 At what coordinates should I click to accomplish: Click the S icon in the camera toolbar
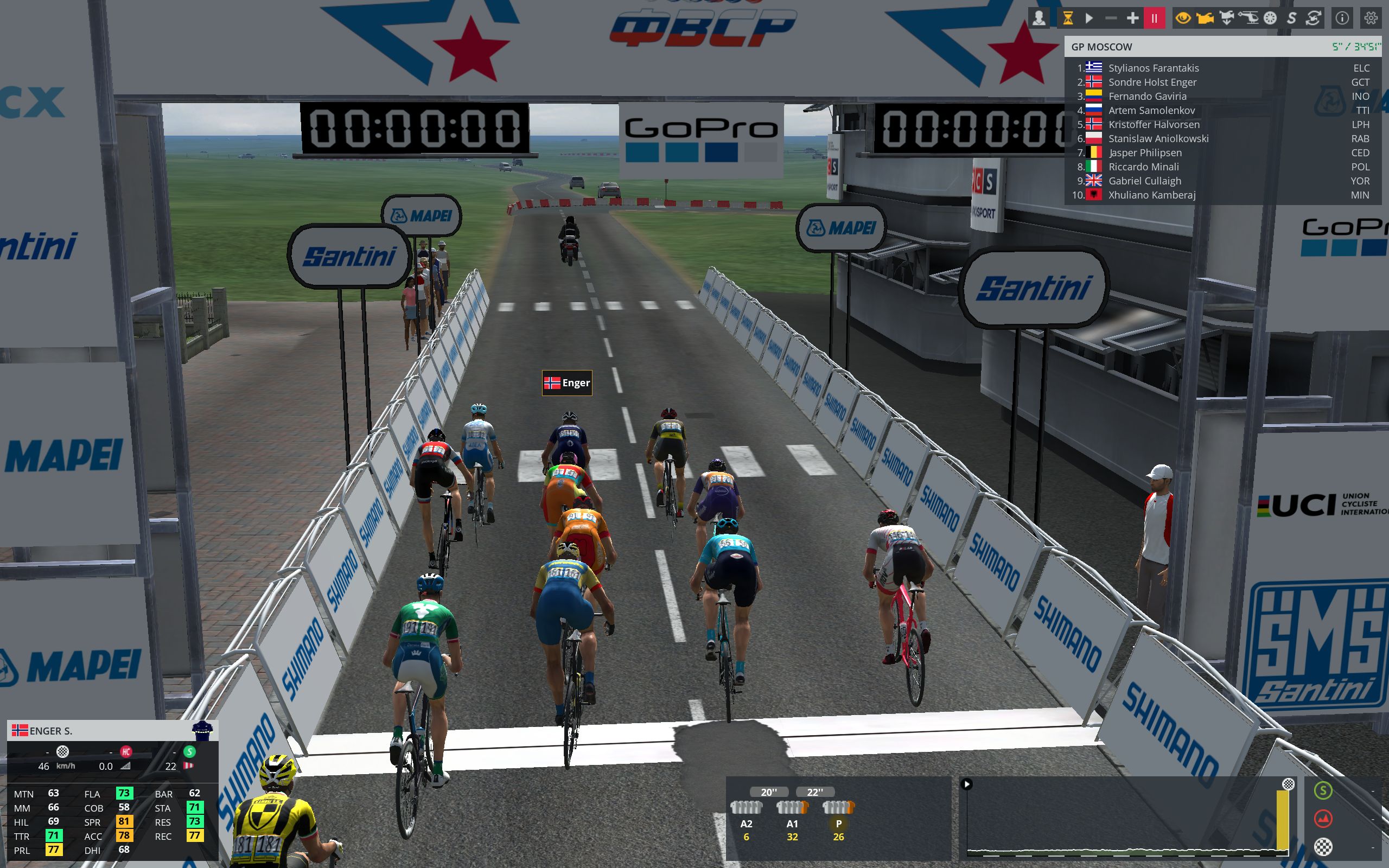click(1291, 18)
